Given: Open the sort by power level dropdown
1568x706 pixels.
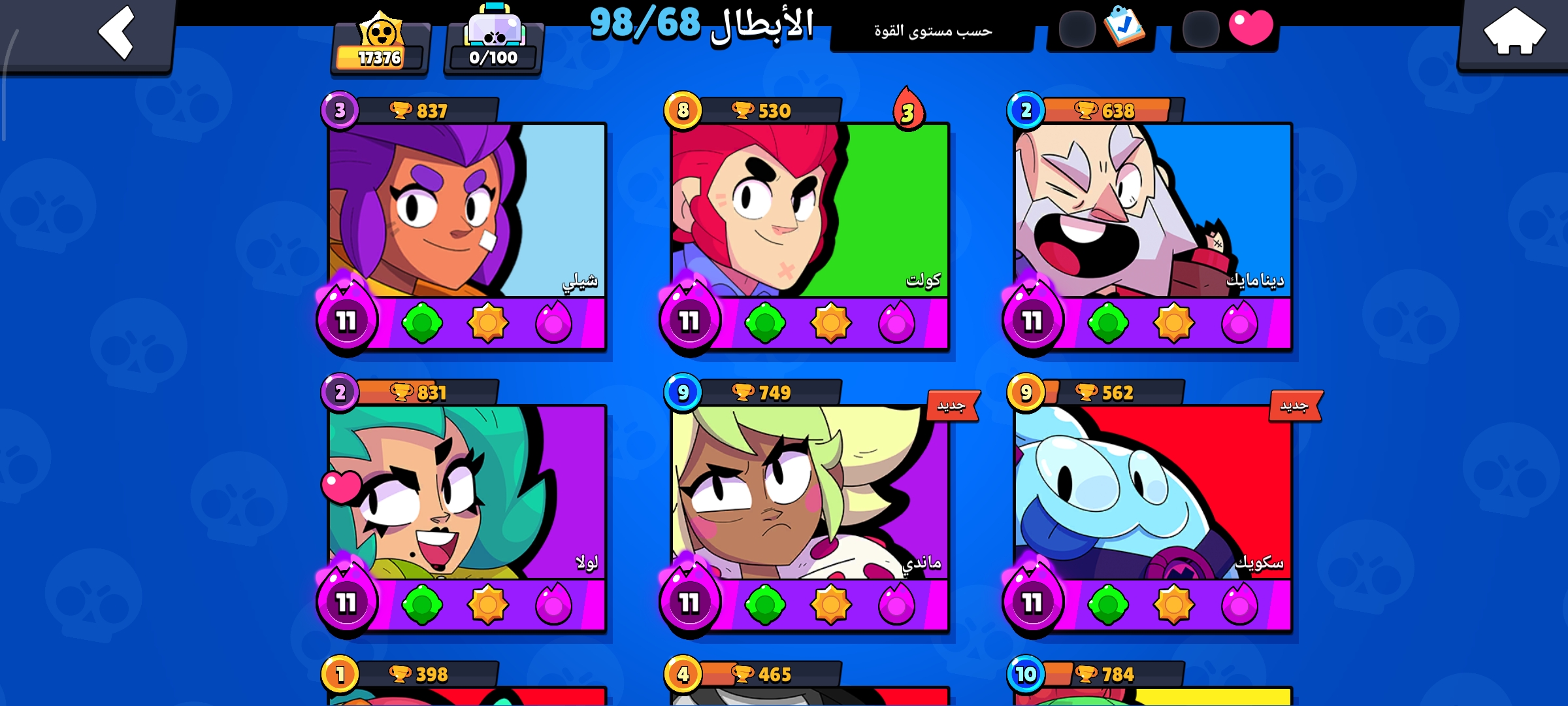Looking at the screenshot, I should 931,31.
